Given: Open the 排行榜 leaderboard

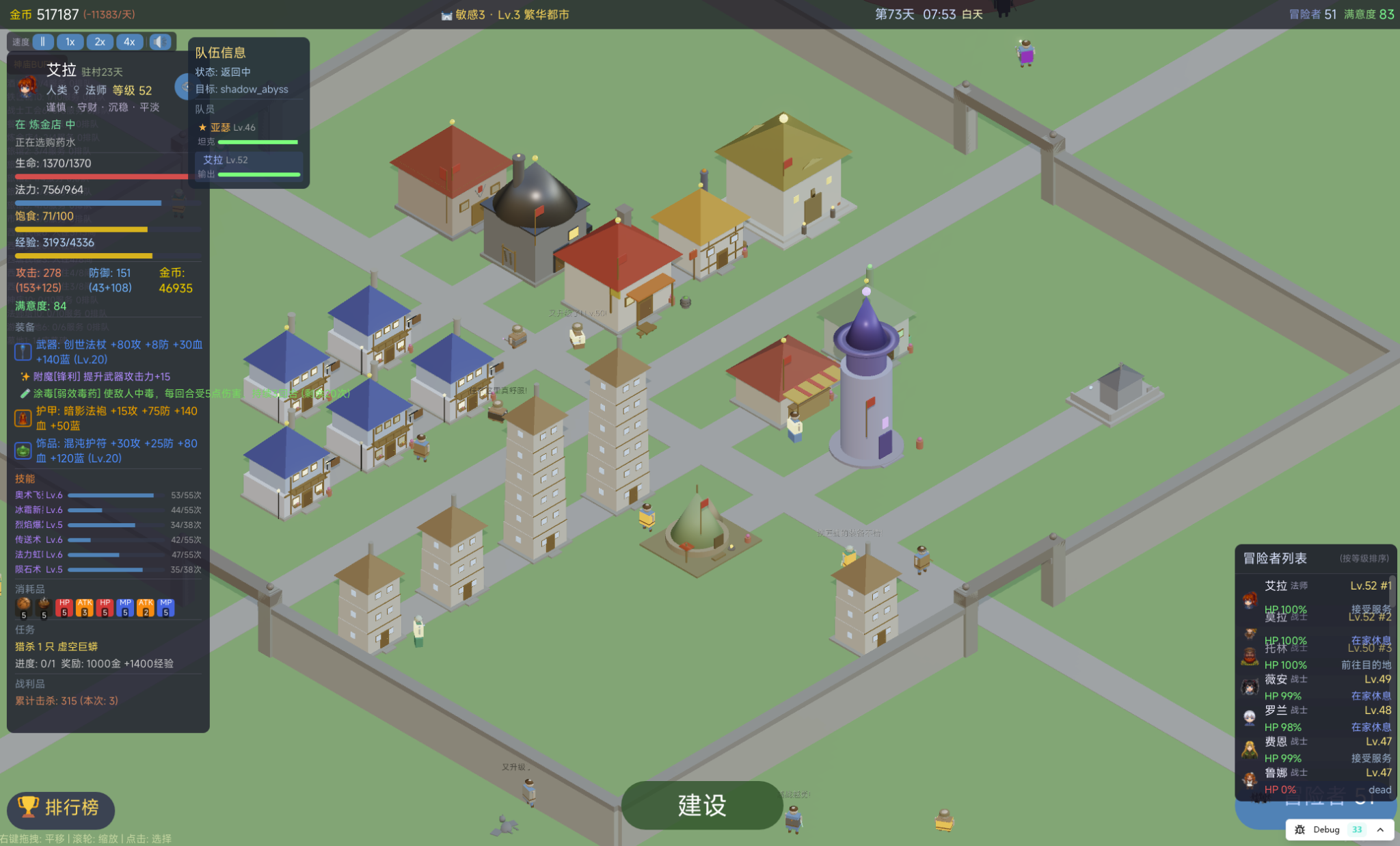Looking at the screenshot, I should coord(60,808).
